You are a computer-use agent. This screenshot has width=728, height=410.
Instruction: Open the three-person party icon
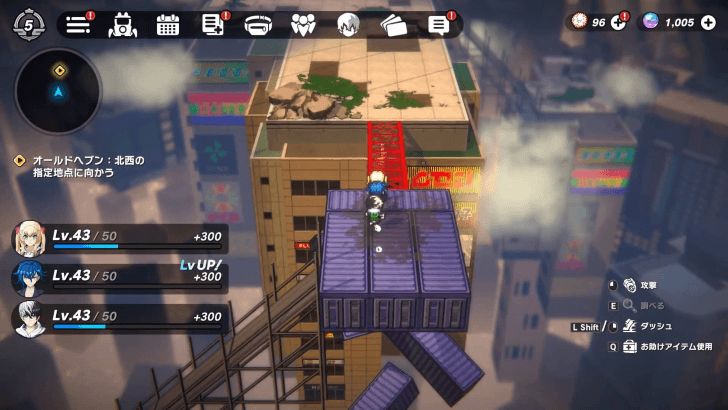[303, 24]
